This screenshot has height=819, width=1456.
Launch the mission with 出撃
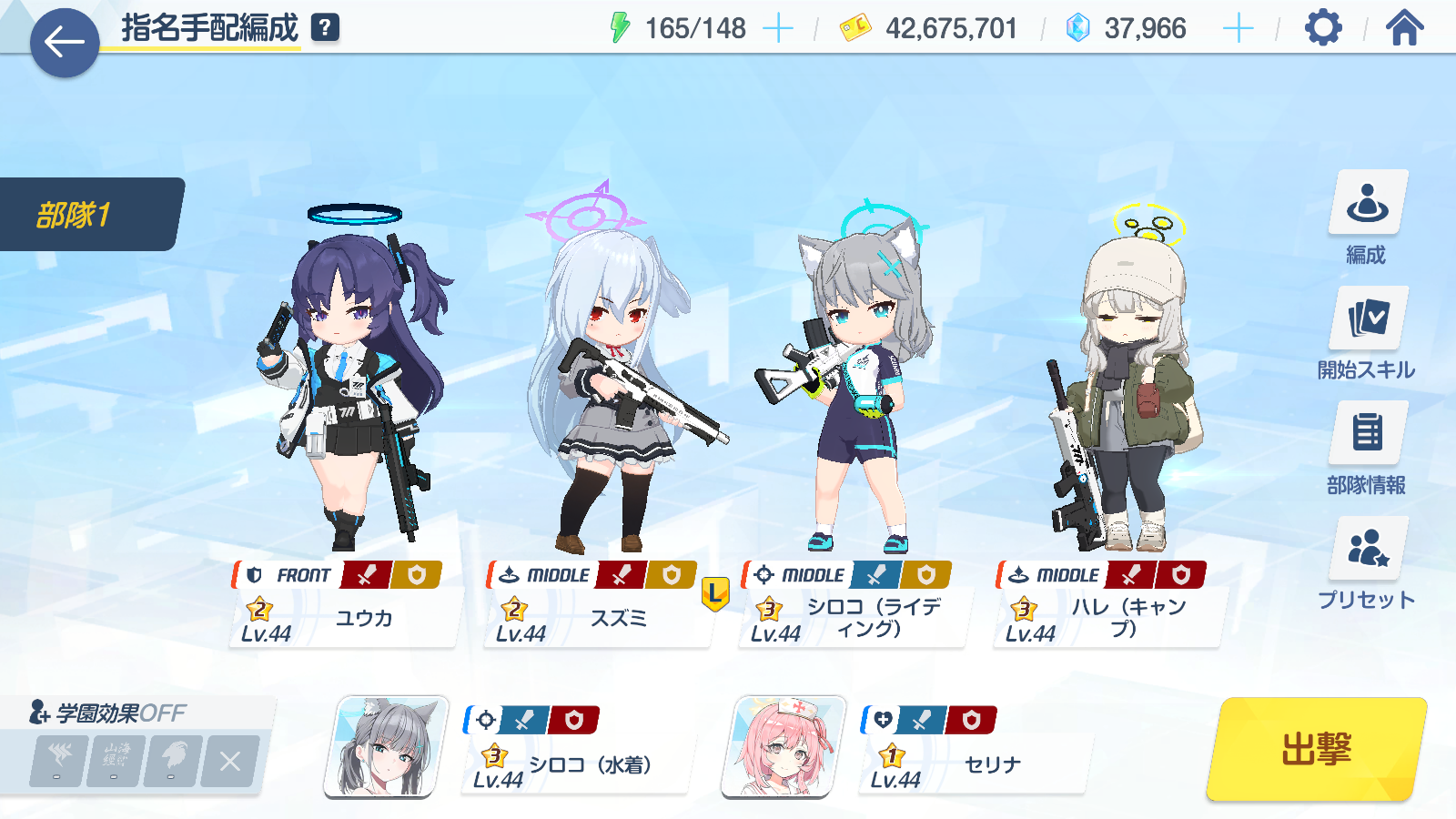pyautogui.click(x=1316, y=749)
